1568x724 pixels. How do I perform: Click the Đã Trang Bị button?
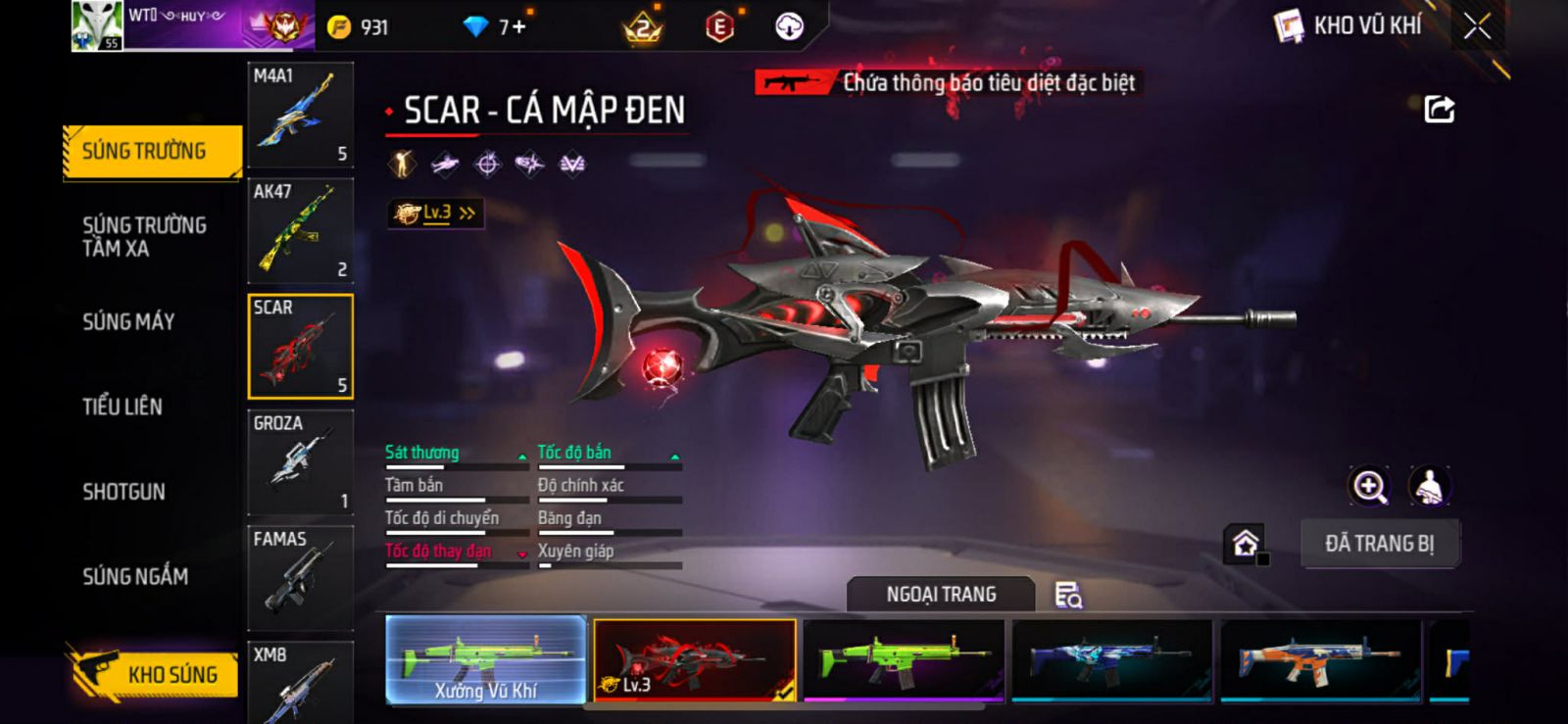[x=1379, y=544]
